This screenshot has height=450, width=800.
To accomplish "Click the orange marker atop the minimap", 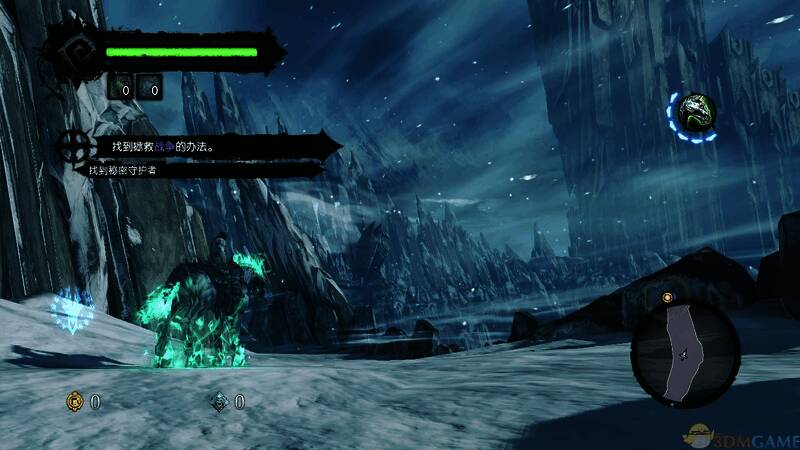I will click(667, 298).
